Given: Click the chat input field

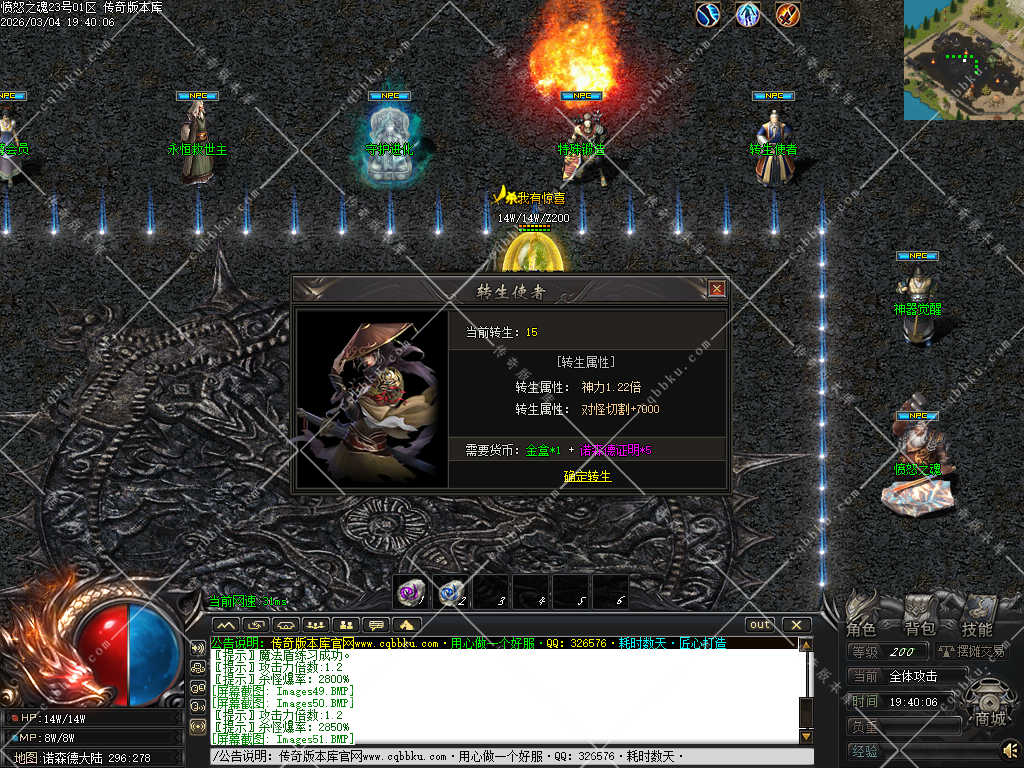Looking at the screenshot, I should 500,757.
